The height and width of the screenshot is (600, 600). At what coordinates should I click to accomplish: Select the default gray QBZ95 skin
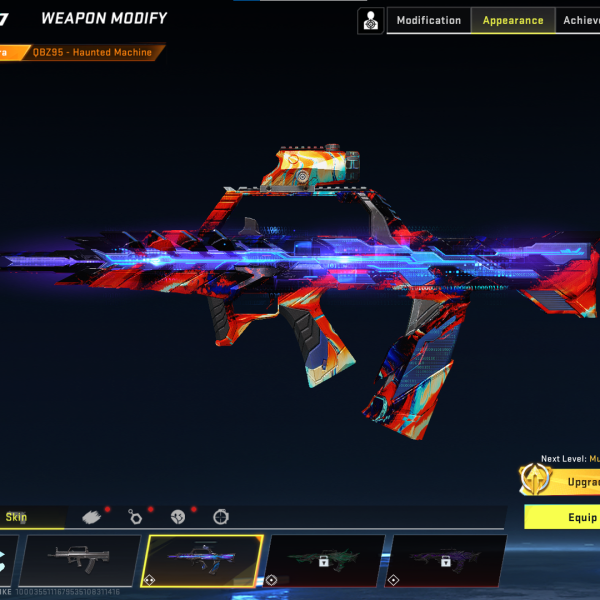[x=80, y=560]
